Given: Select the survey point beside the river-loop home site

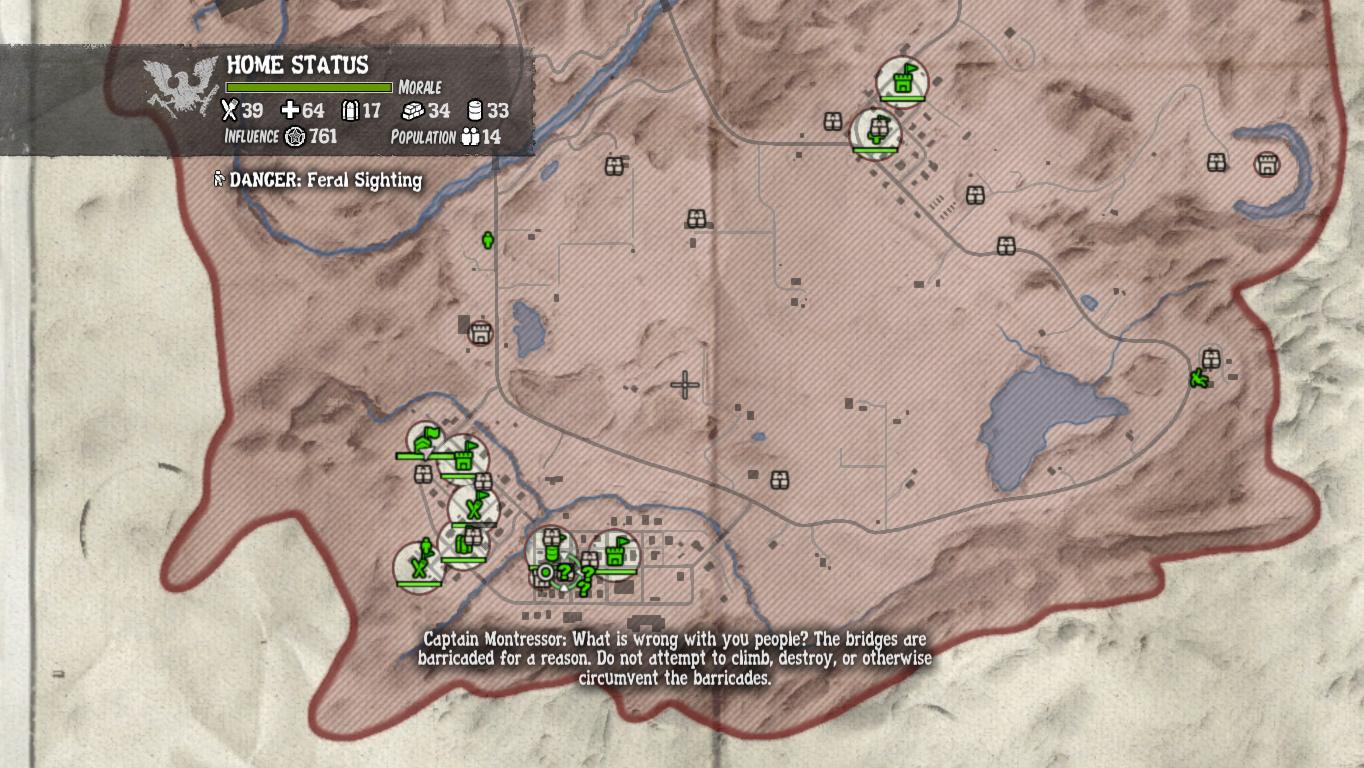Looking at the screenshot, I should [1217, 161].
